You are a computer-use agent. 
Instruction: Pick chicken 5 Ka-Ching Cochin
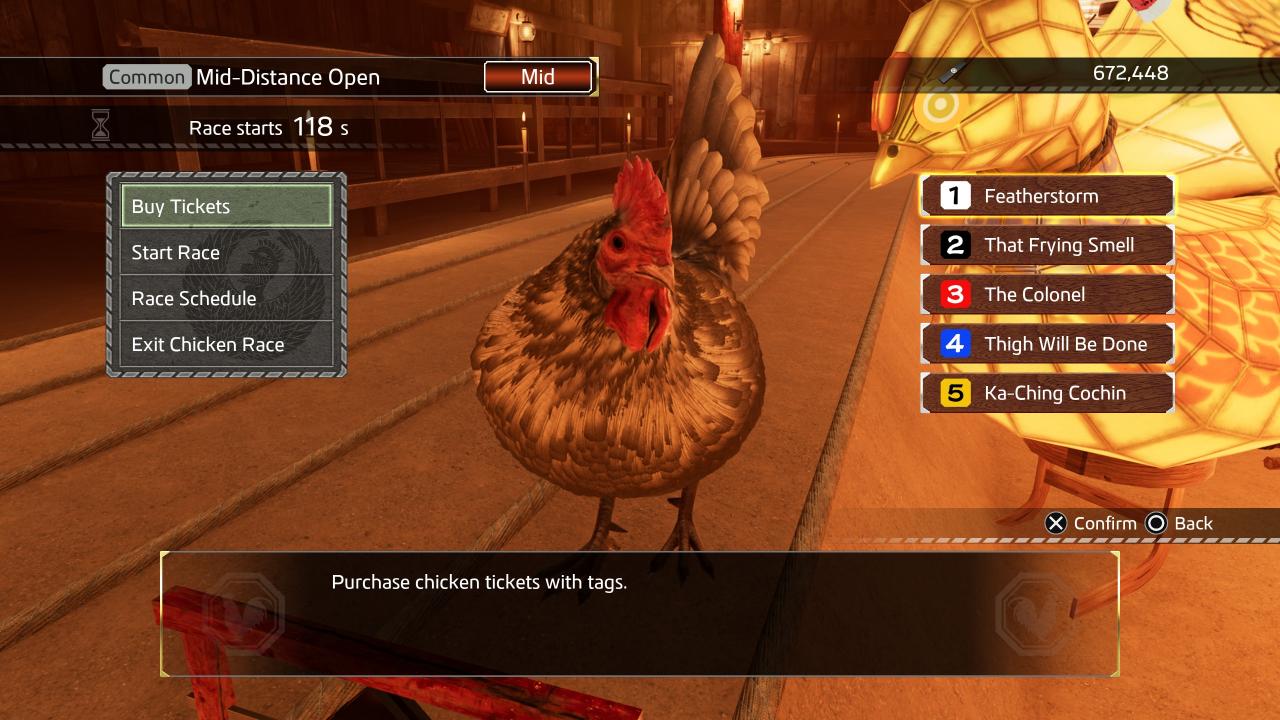(1046, 393)
